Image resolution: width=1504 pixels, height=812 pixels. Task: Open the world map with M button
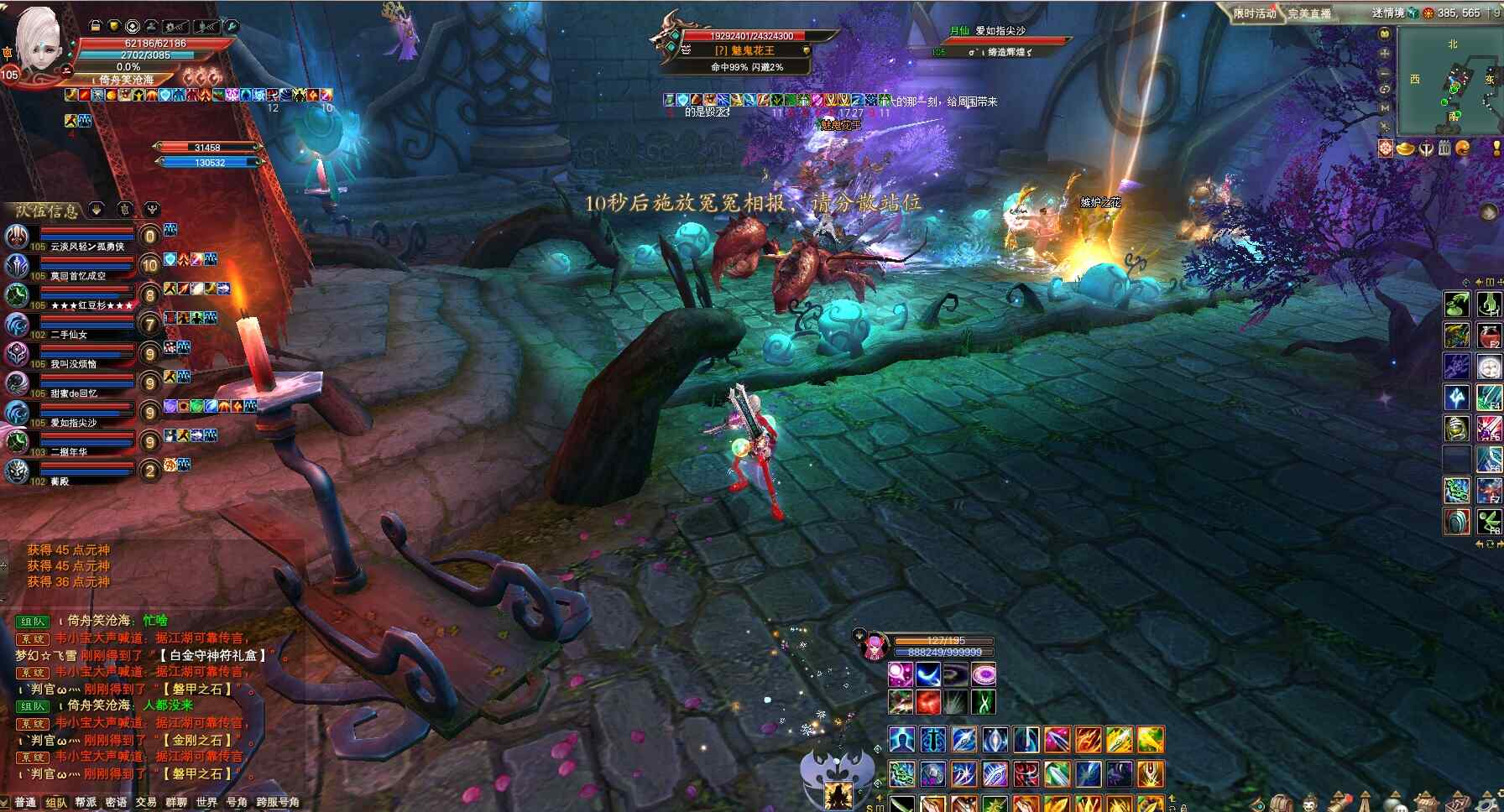click(x=1385, y=107)
